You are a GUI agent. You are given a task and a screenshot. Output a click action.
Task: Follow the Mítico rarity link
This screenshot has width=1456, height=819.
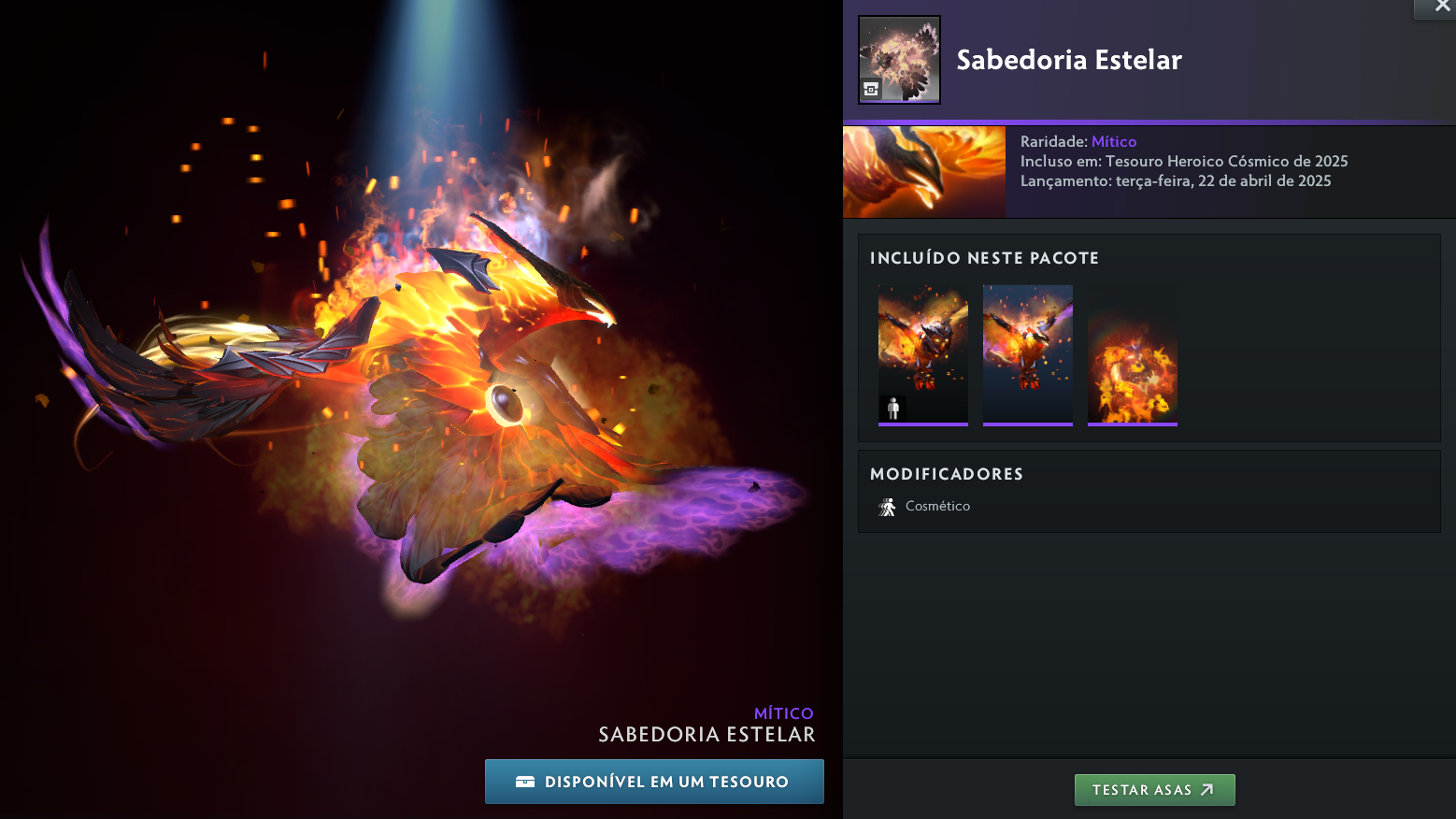coord(1114,142)
